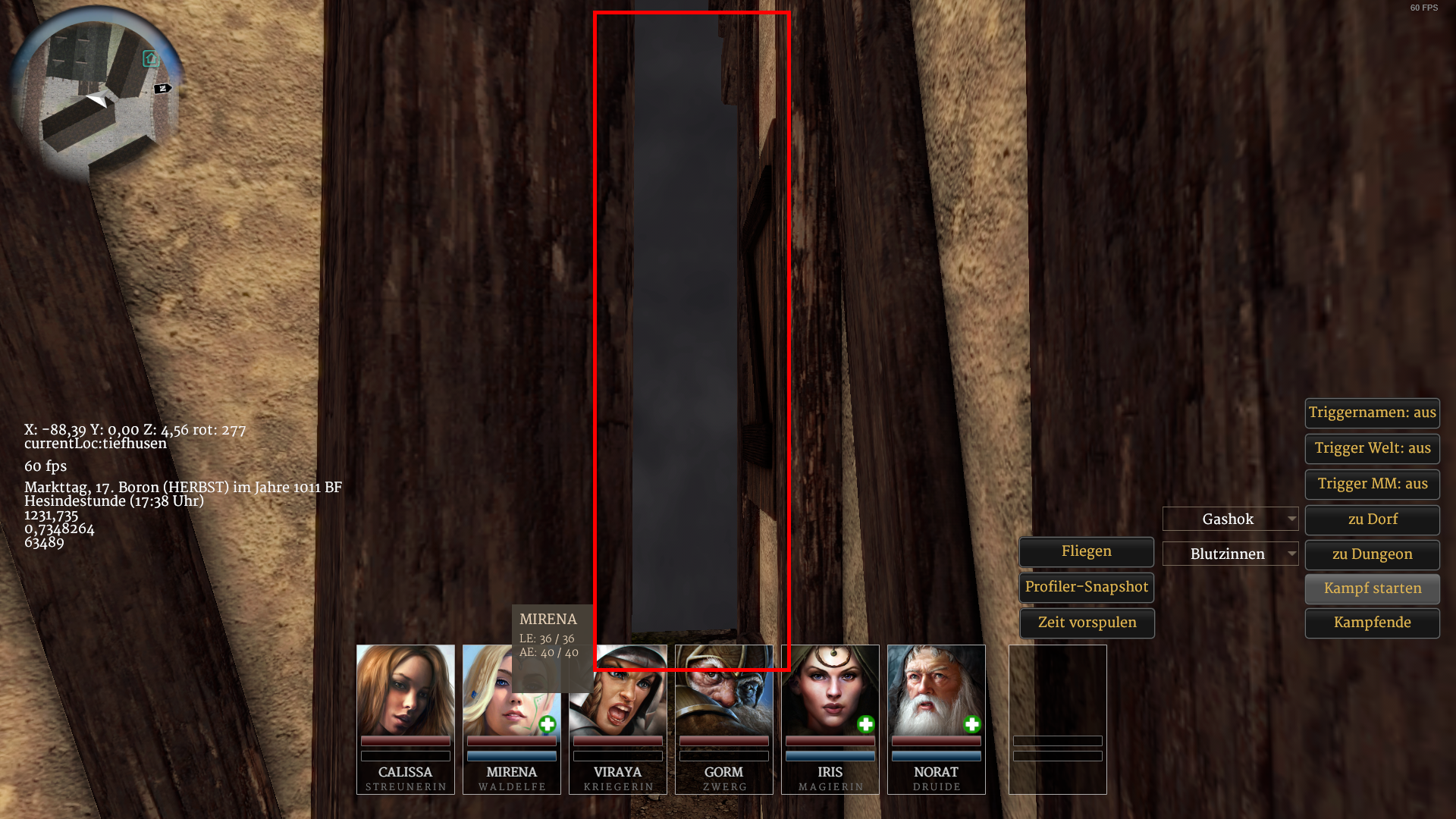The width and height of the screenshot is (1456, 819).
Task: Toggle Triggernamen on
Action: coord(1372,413)
